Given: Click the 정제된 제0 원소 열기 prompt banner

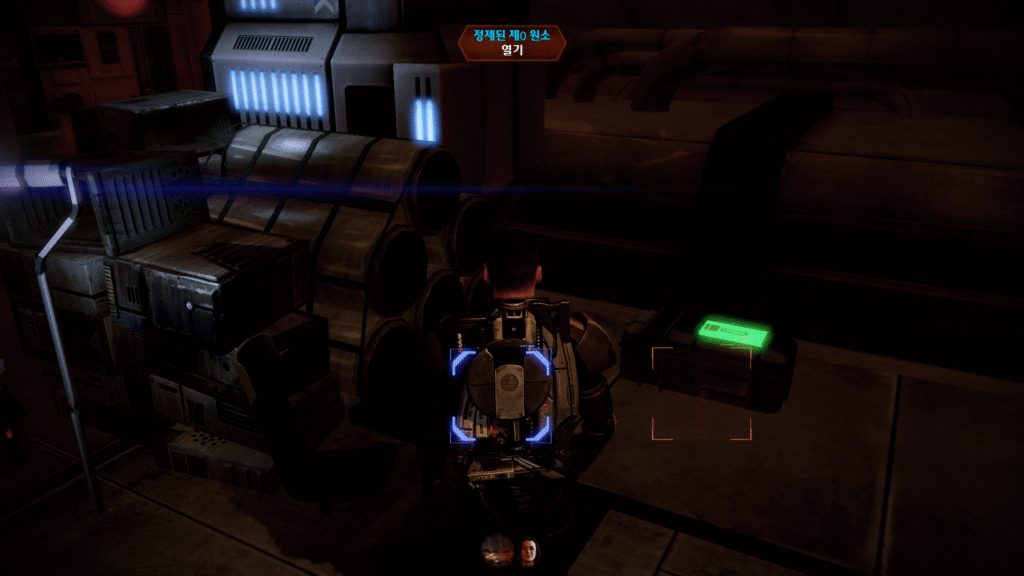Looking at the screenshot, I should 503,43.
